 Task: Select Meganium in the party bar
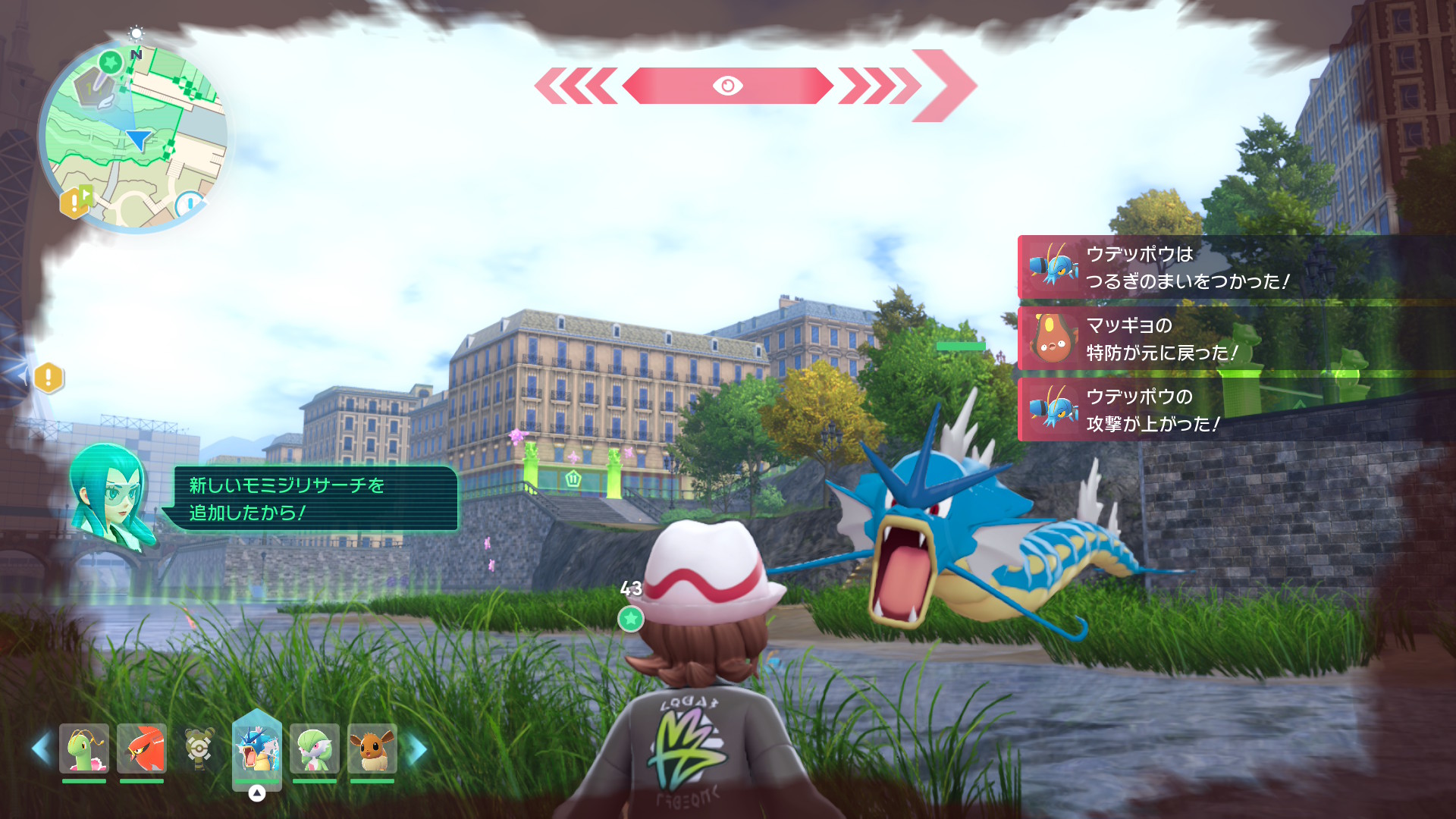tap(84, 748)
